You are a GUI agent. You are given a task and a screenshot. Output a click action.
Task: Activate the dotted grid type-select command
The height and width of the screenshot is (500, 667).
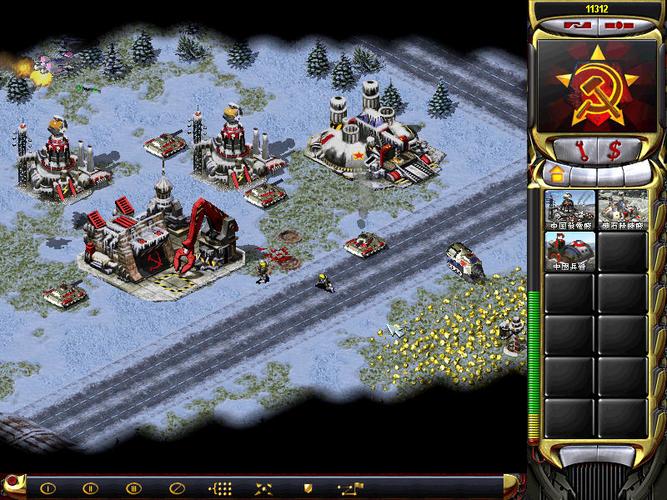(221, 488)
